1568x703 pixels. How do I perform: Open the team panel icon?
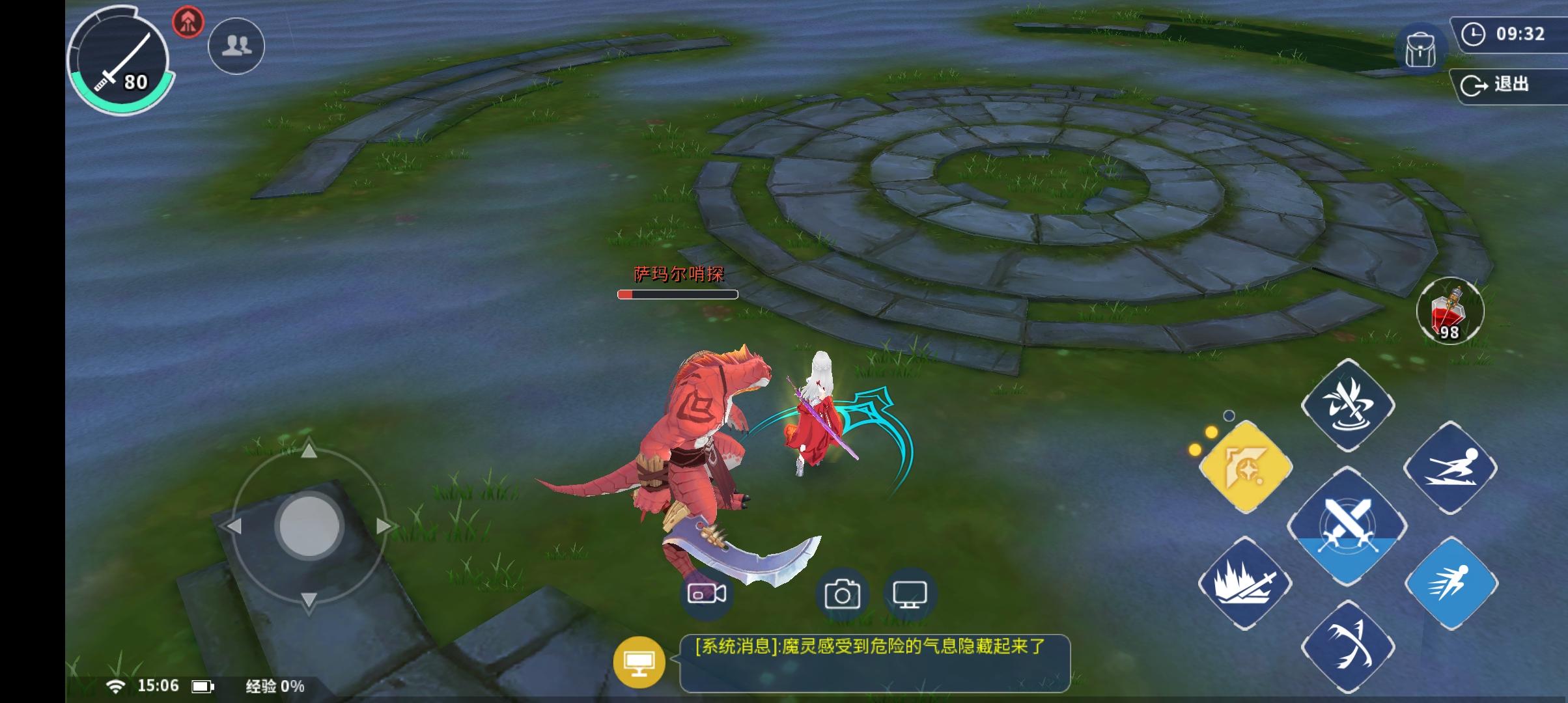tap(235, 44)
